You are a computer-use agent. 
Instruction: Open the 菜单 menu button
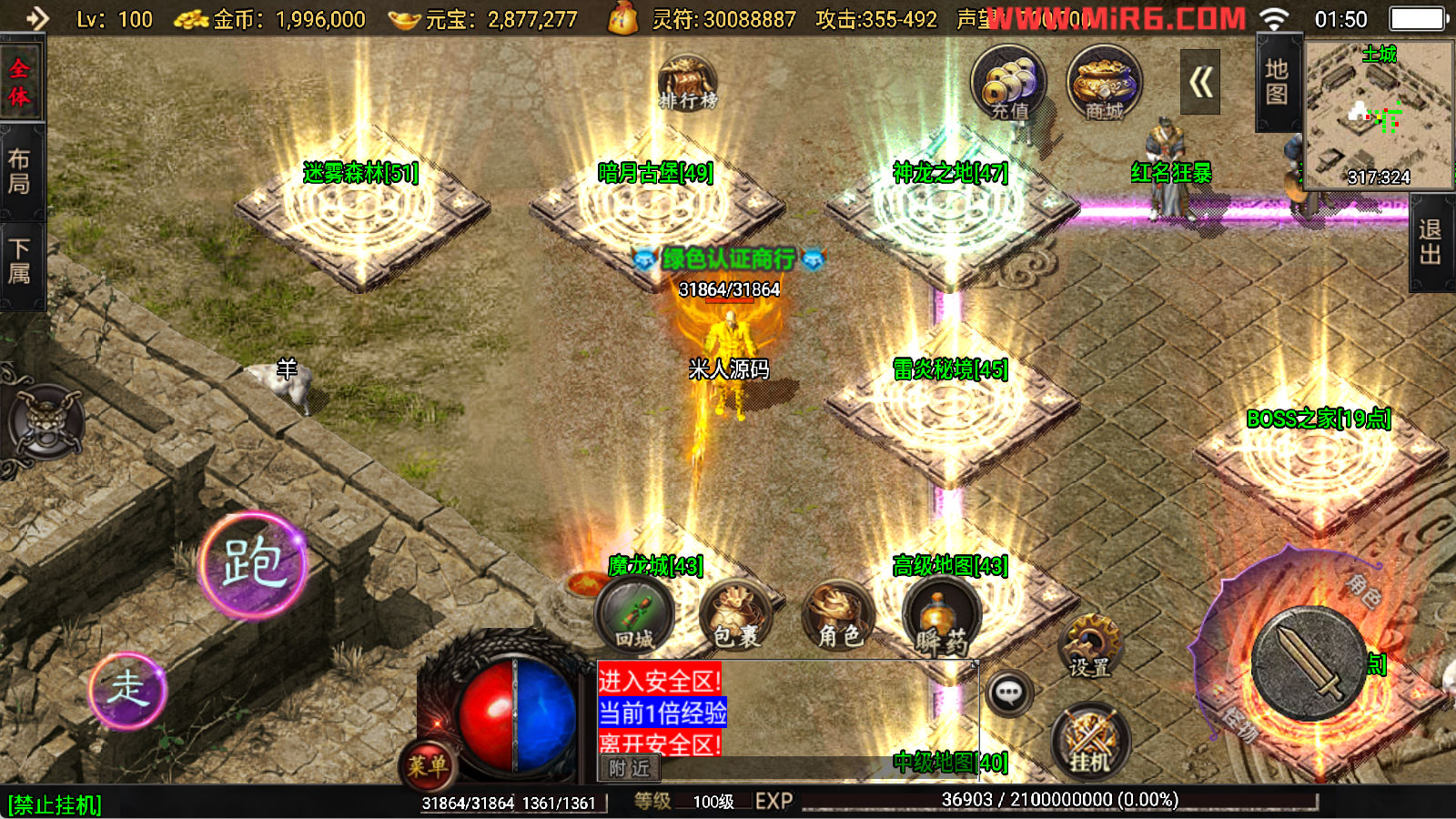[x=427, y=766]
